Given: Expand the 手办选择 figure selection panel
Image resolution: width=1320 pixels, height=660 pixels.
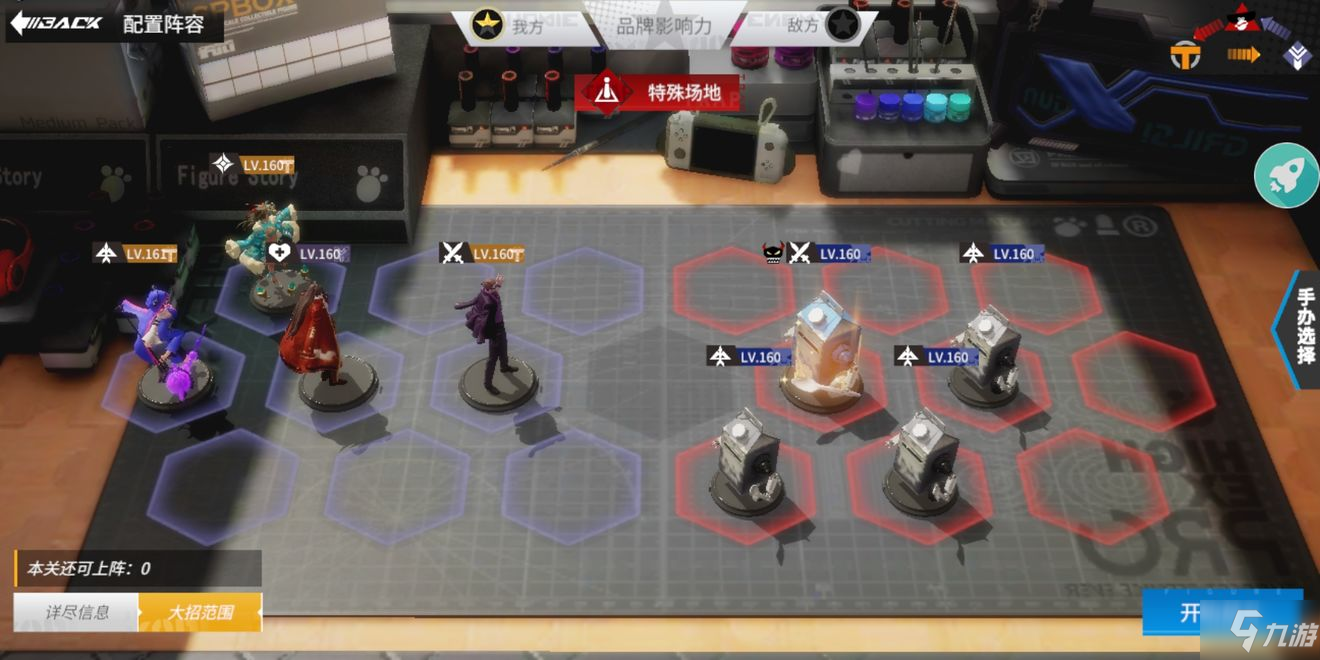Looking at the screenshot, I should pos(1303,328).
